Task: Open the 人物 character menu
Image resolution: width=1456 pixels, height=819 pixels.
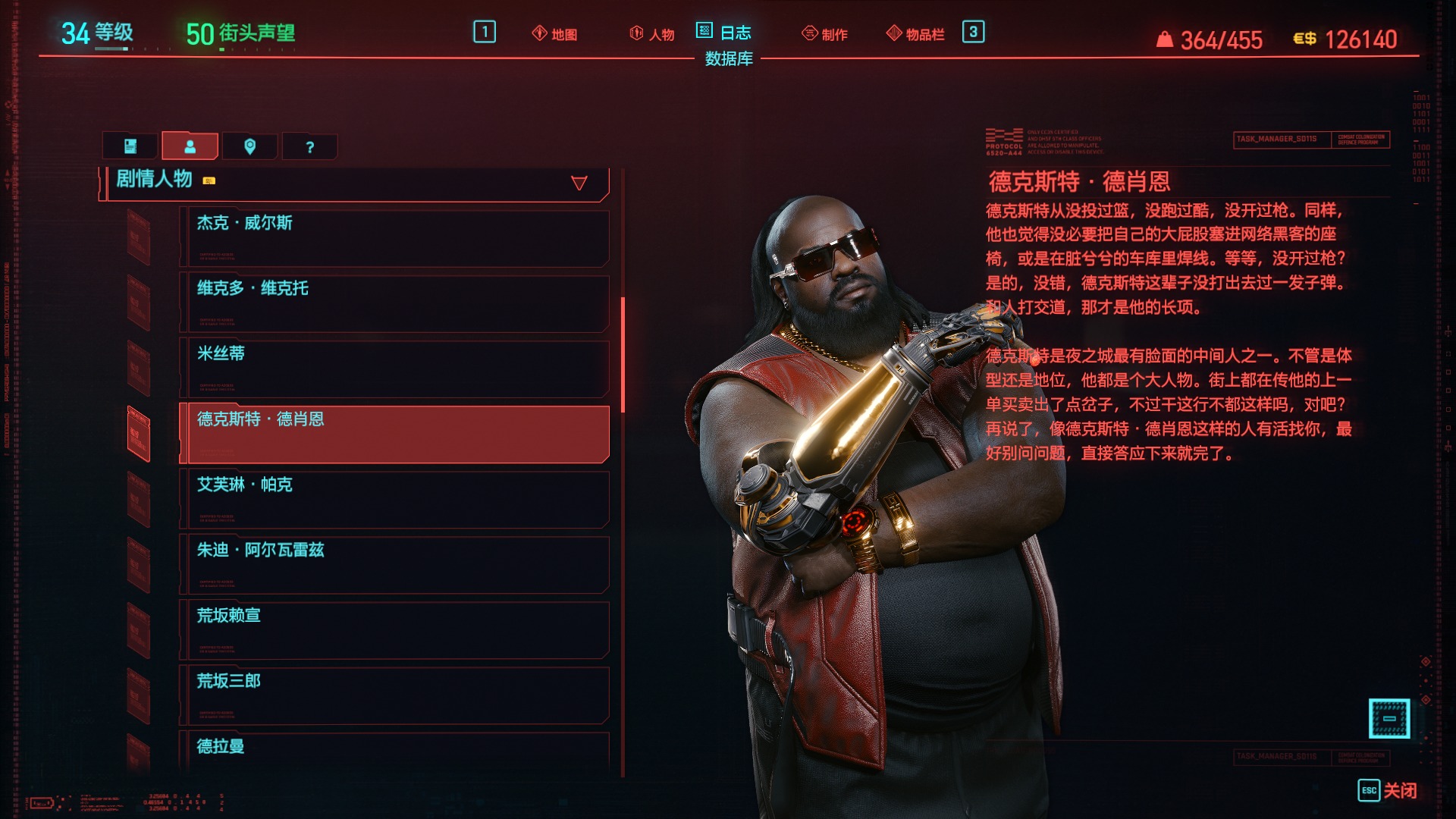Action: click(x=652, y=34)
